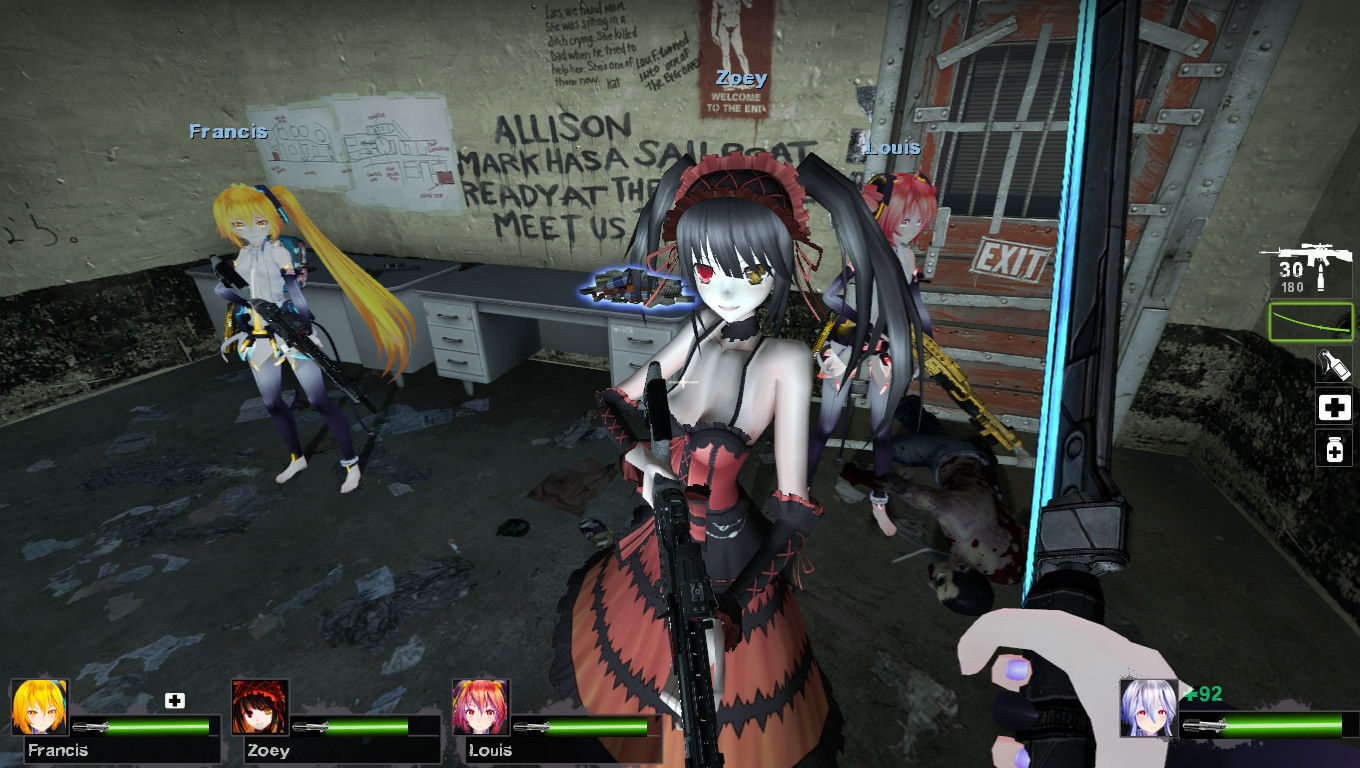
Task: Select the pain pills bottle slot
Action: pyautogui.click(x=1334, y=449)
